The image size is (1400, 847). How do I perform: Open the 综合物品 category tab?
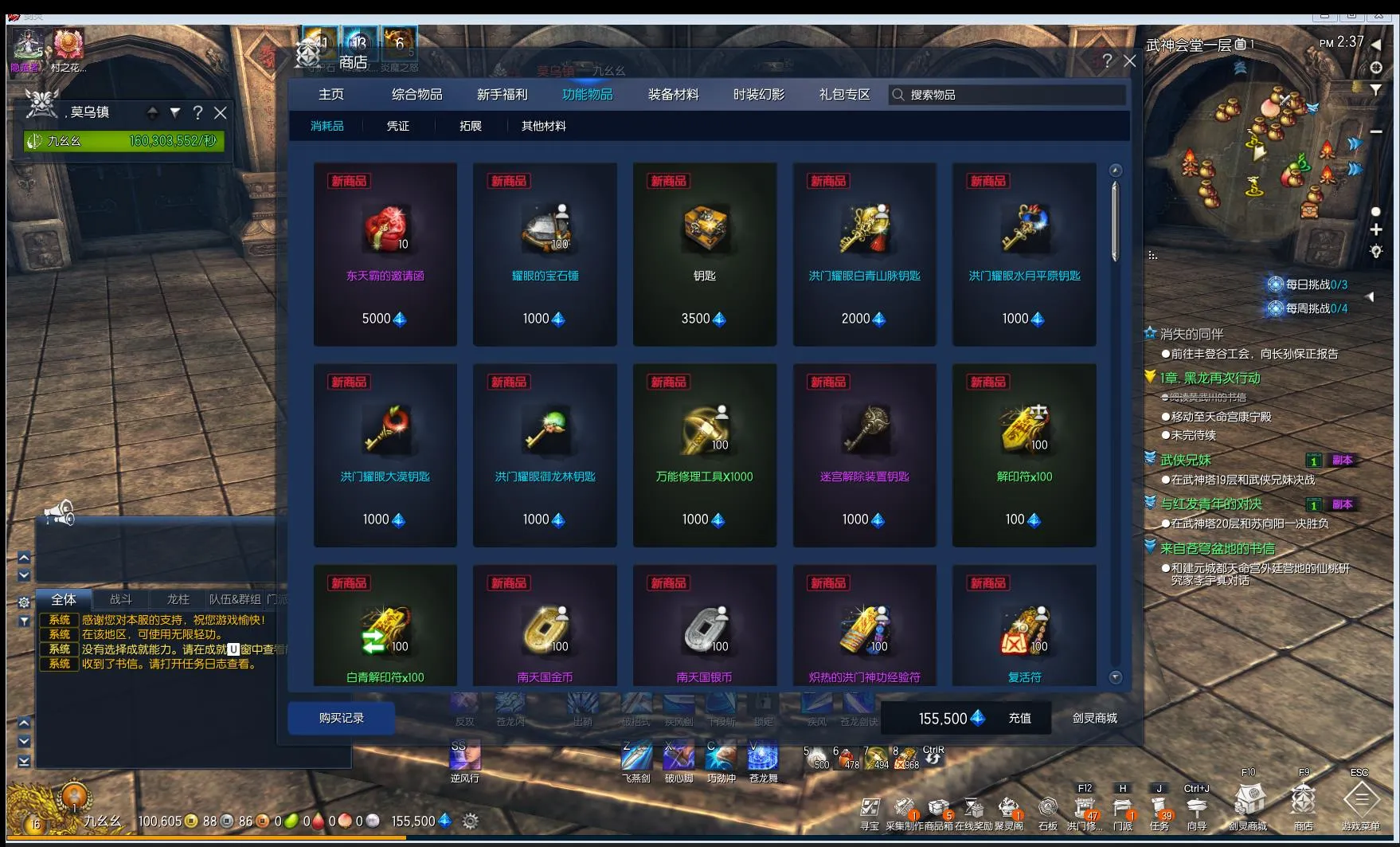(x=416, y=95)
